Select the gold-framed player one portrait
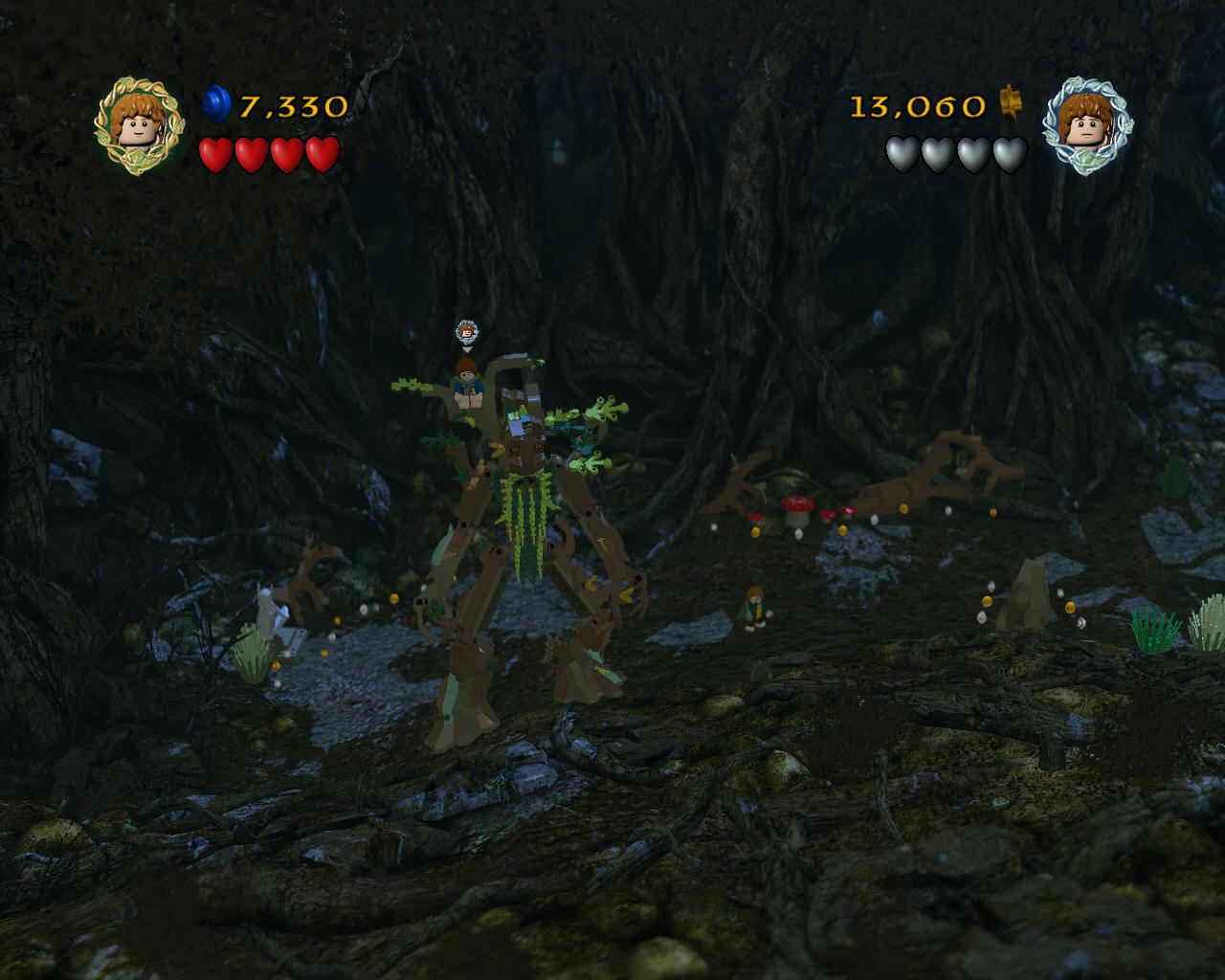 coord(137,122)
